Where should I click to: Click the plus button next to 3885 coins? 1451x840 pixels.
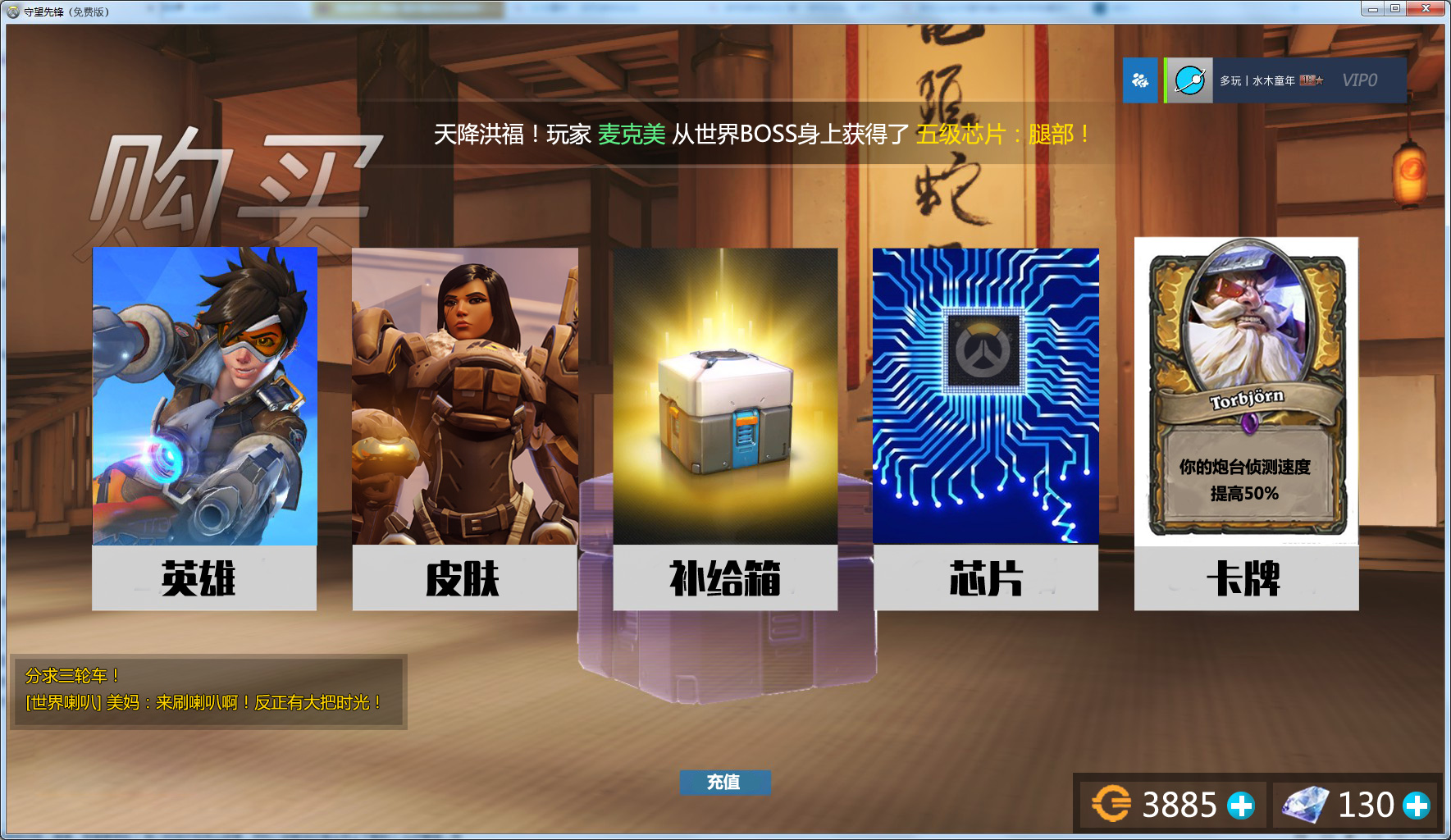click(1239, 804)
